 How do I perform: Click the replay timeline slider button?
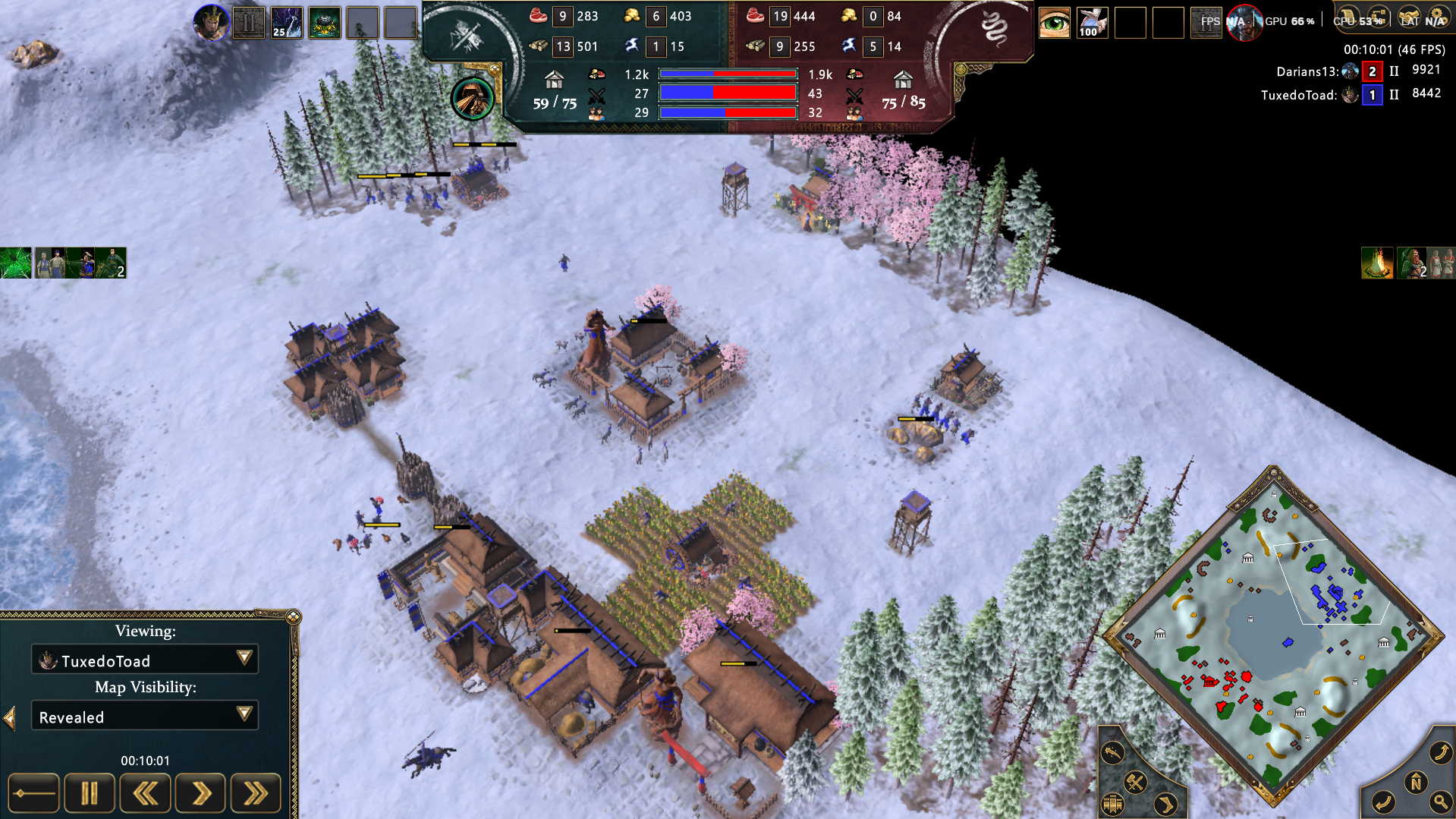click(x=33, y=794)
